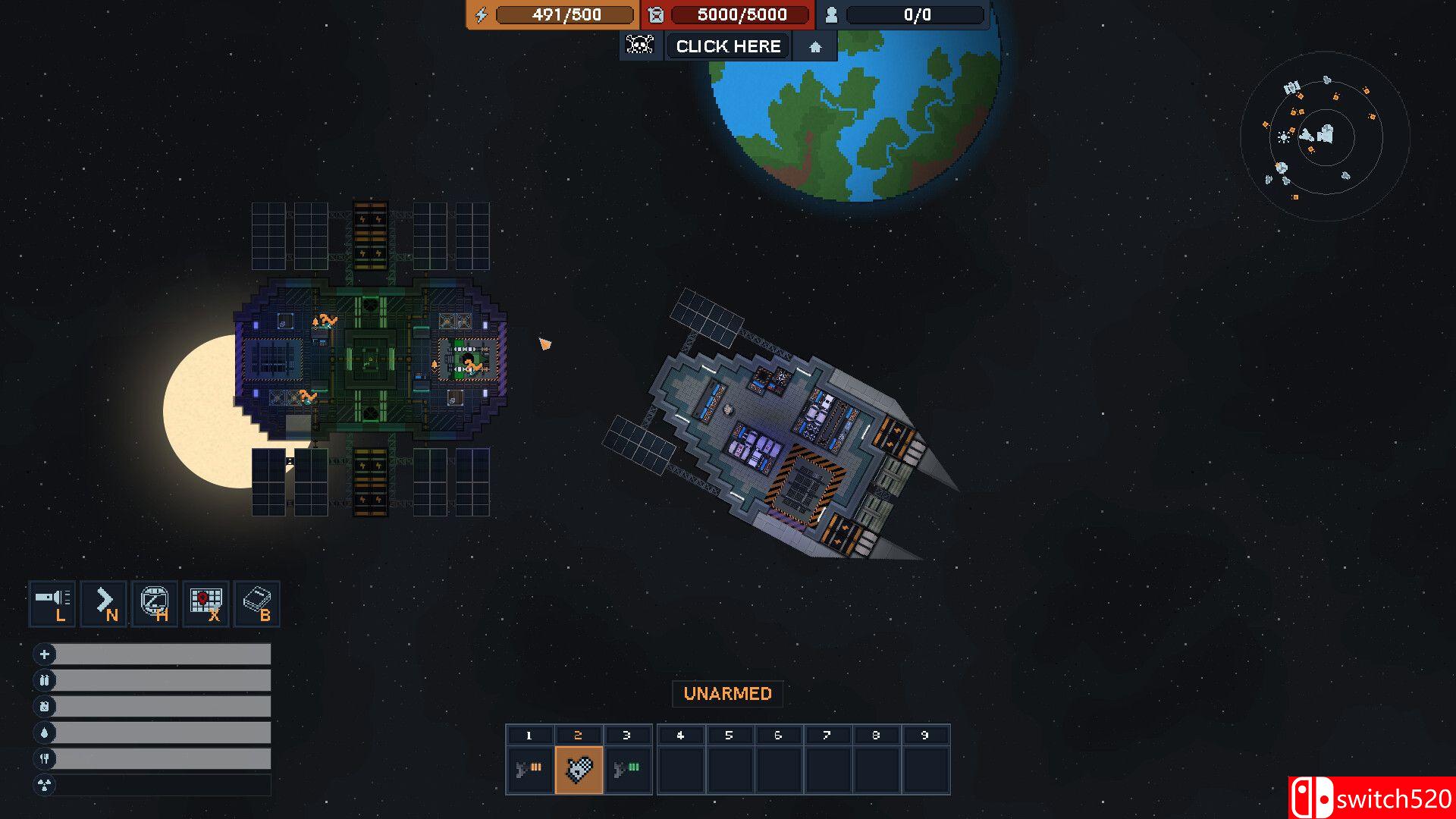
Task: Click the CLICK HERE button
Action: pyautogui.click(x=728, y=46)
